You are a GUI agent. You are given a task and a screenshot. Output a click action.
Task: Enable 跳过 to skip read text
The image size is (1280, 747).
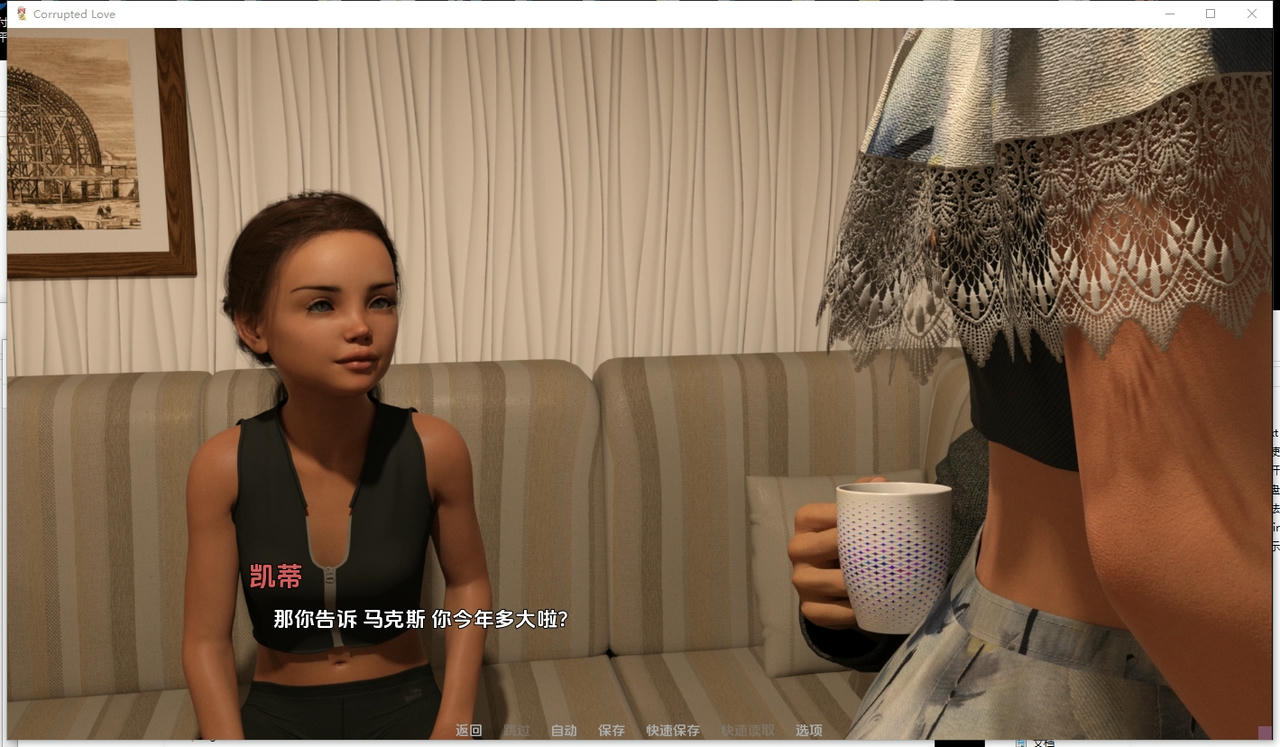(516, 730)
